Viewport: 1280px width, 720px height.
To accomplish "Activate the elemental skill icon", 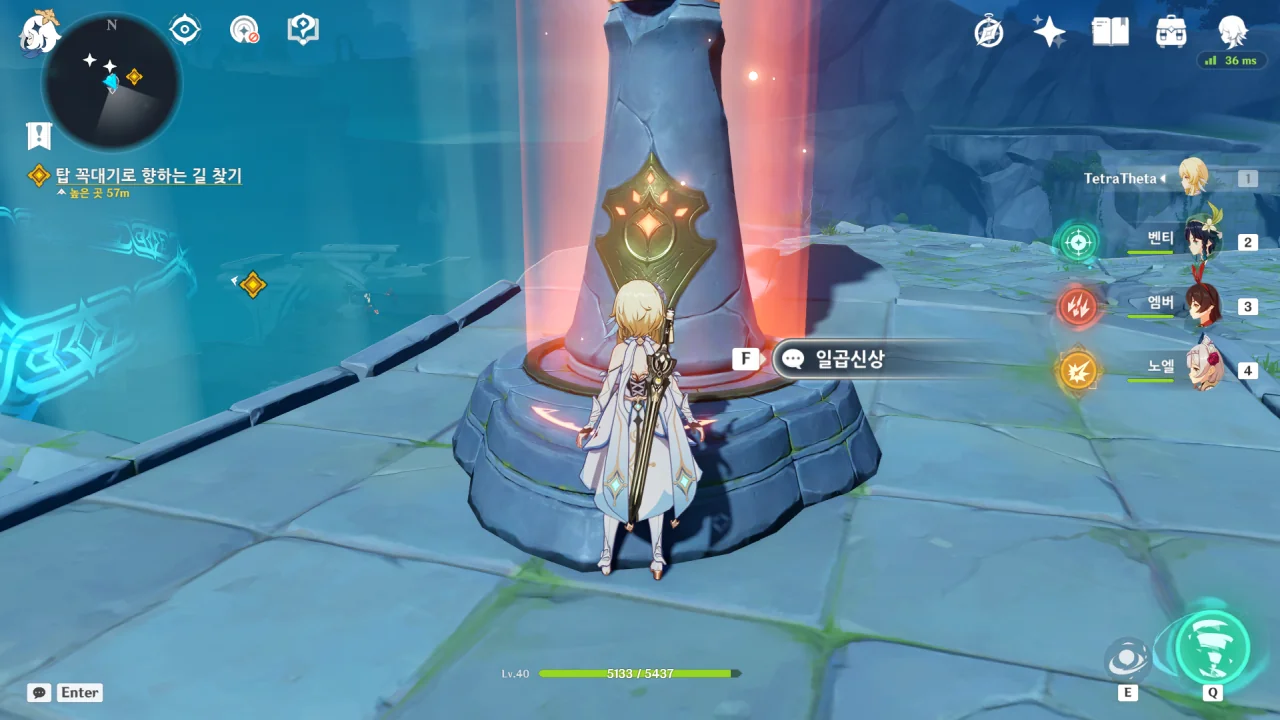I will click(1127, 659).
